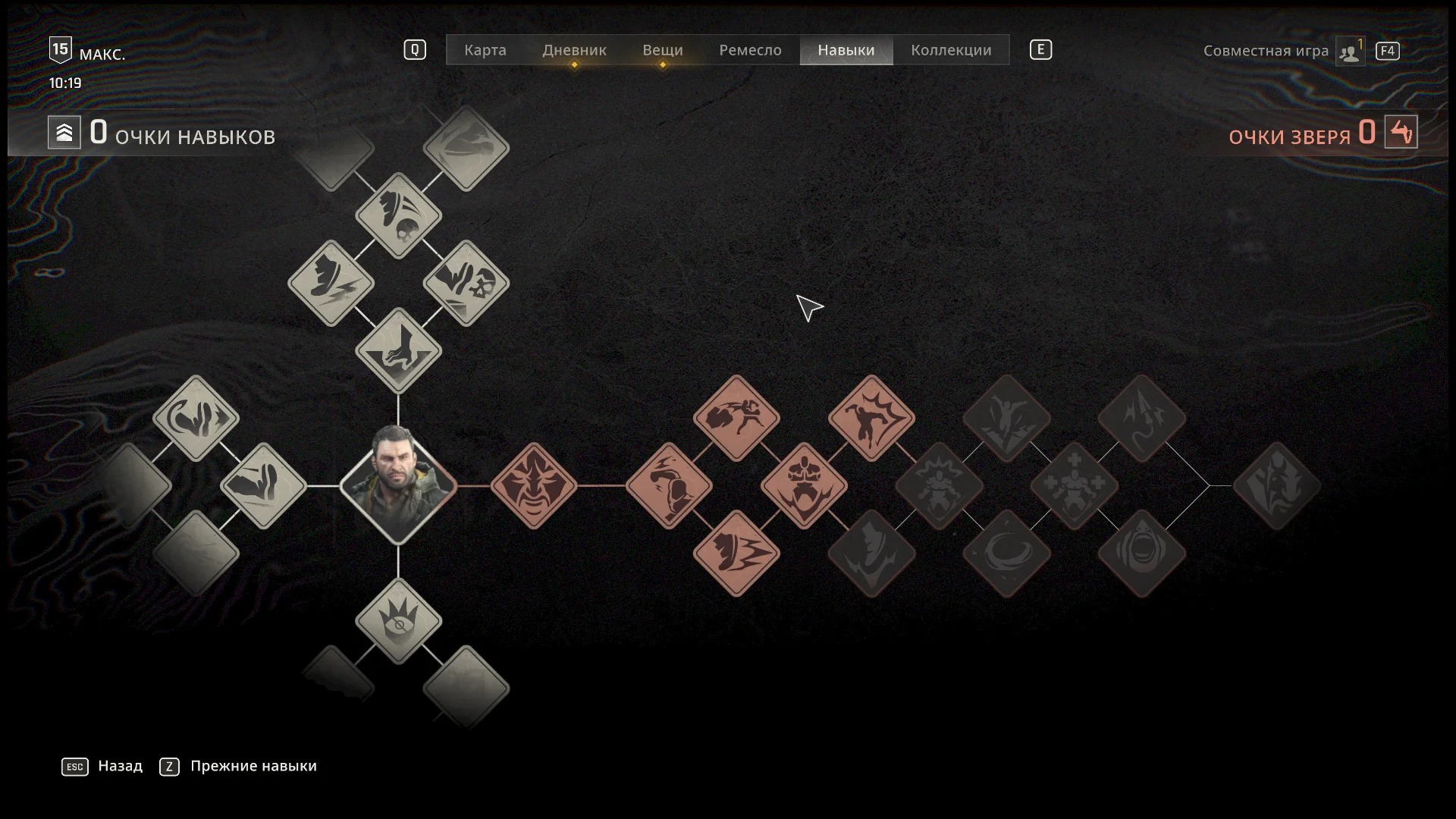
Task: Select the locked downward spear skill
Action: pos(1141,418)
